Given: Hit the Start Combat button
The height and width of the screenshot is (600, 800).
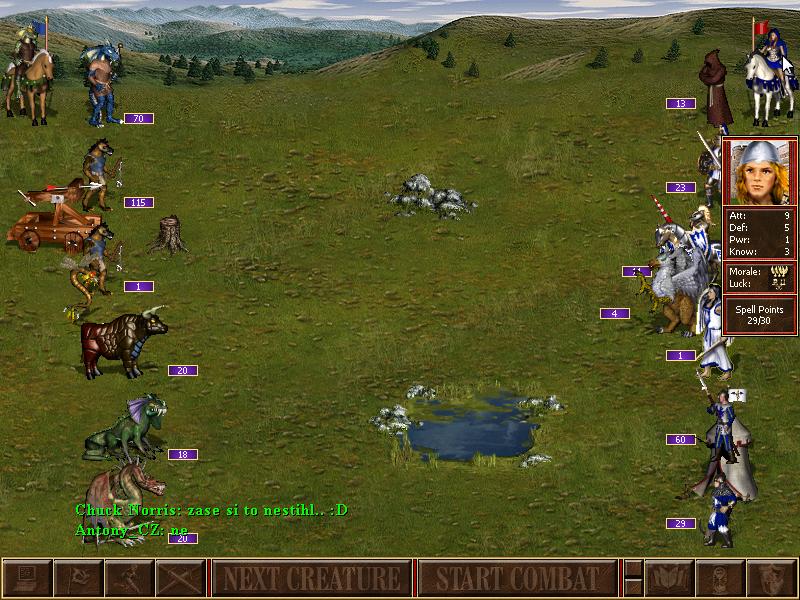Looking at the screenshot, I should coord(517,579).
